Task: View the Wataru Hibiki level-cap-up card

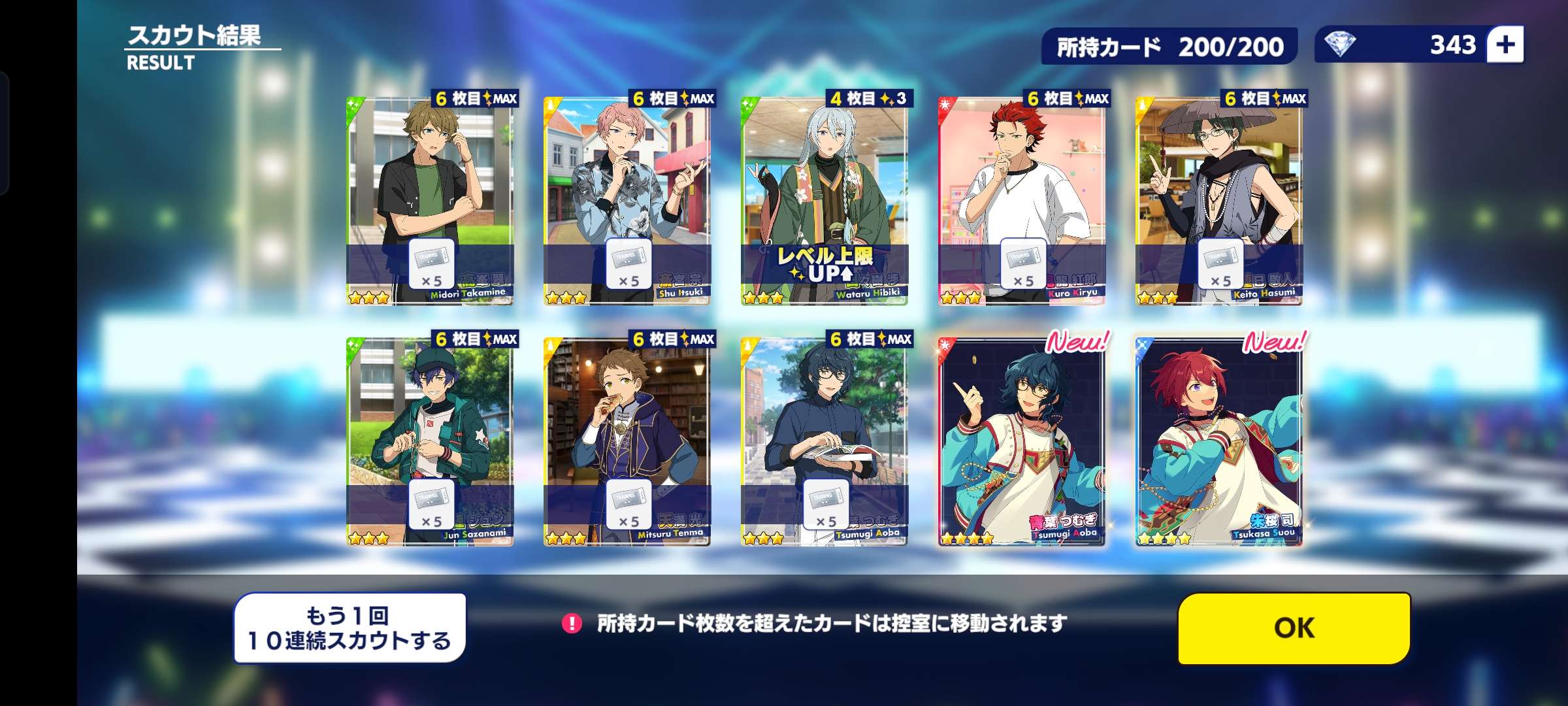Action: [825, 201]
